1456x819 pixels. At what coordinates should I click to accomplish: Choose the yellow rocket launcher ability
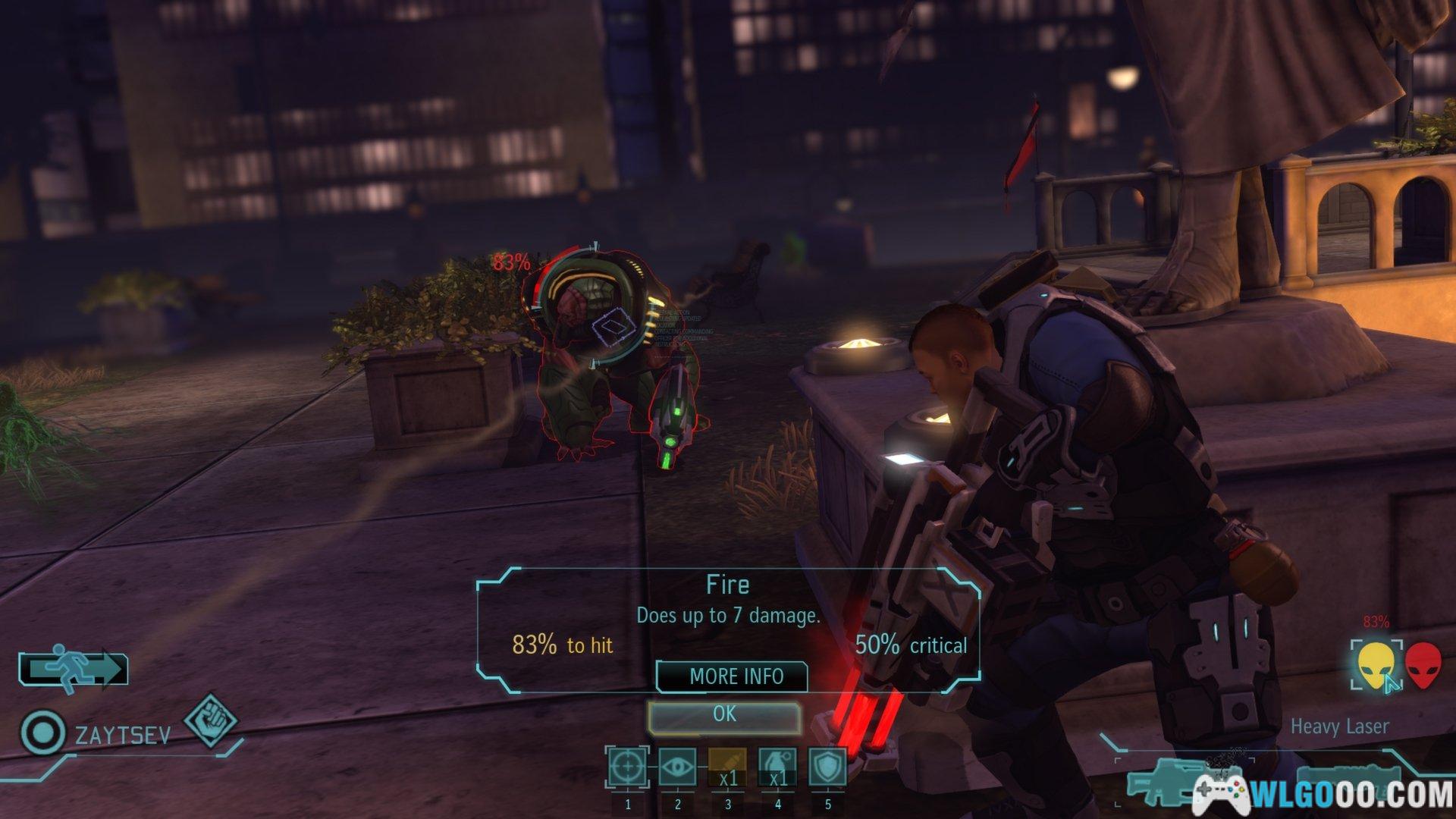click(728, 767)
